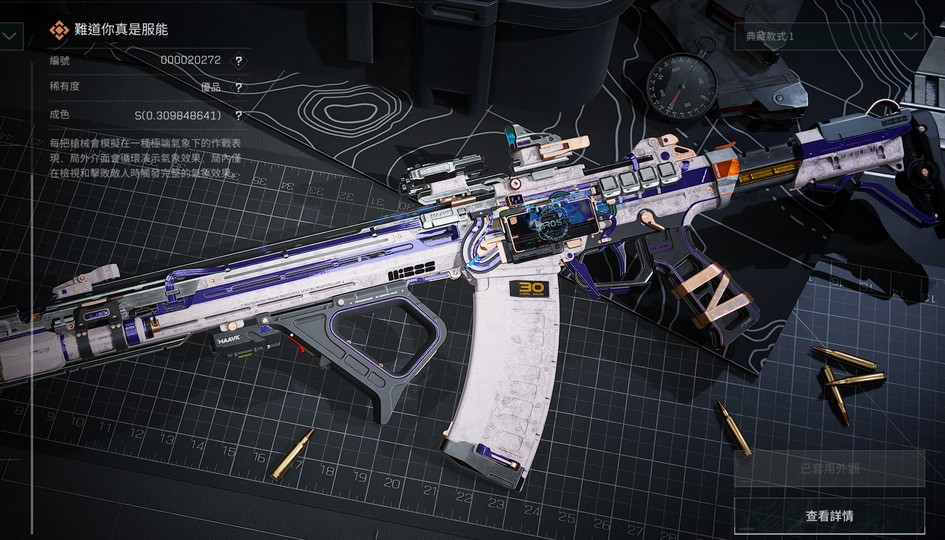Expand the 典藏款式 1 dropdown
The height and width of the screenshot is (540, 945).
829,36
